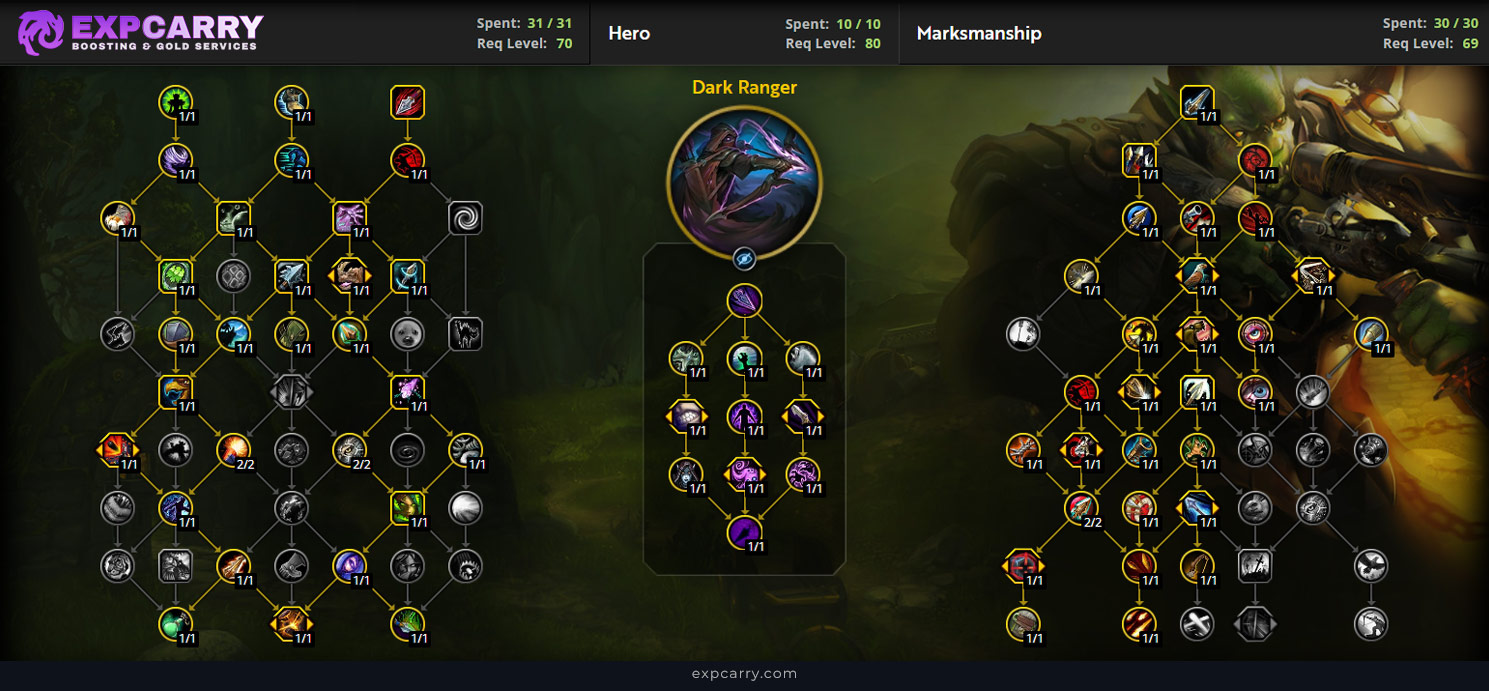Viewport: 1489px width, 691px height.
Task: Choose the top purple arrow hero talent
Action: pos(744,301)
